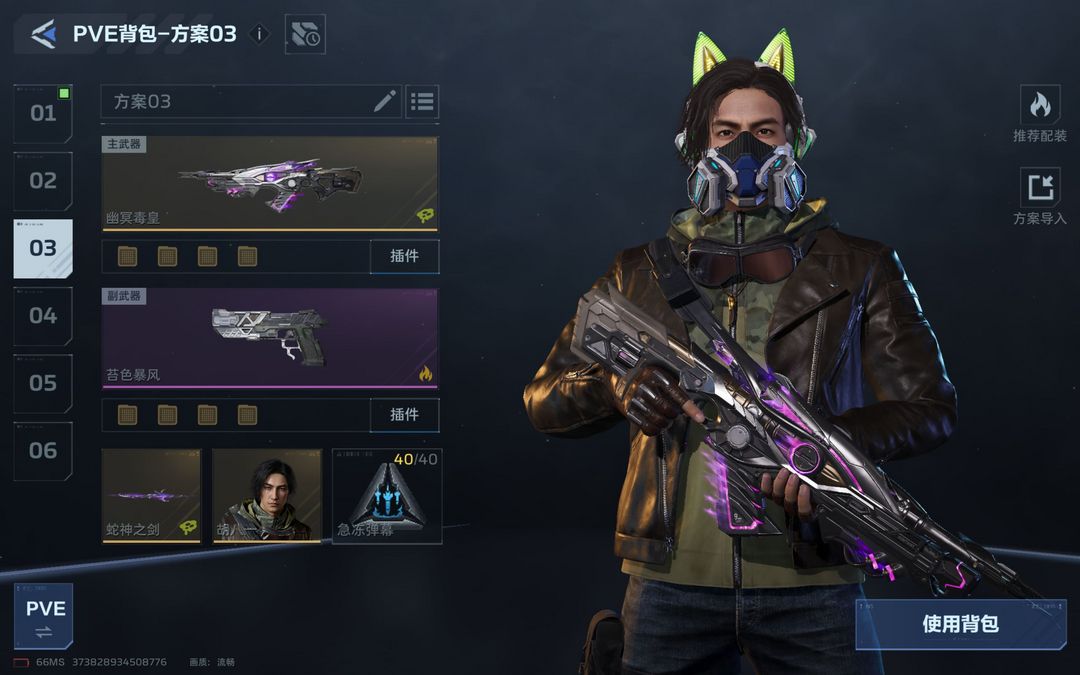This screenshot has height=675, width=1080.
Task: Select the 急冻弹幕 skill slot
Action: [387, 495]
